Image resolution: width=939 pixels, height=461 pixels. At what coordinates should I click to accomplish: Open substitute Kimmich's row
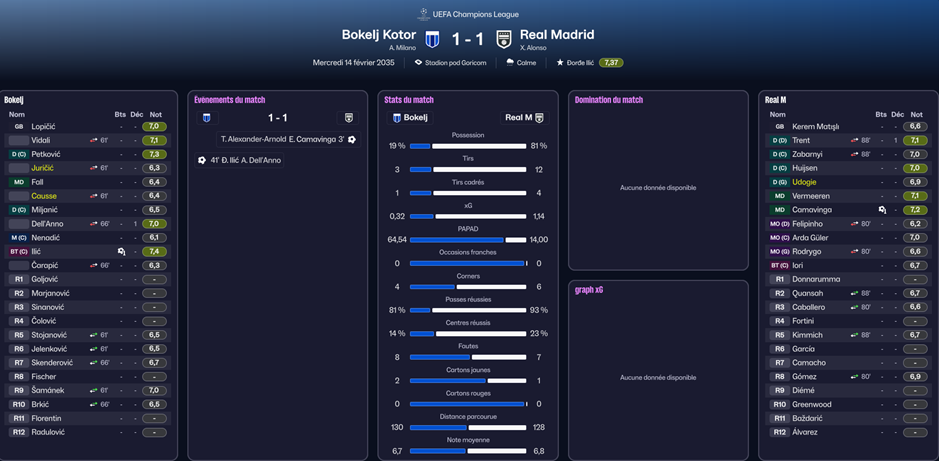pos(807,335)
